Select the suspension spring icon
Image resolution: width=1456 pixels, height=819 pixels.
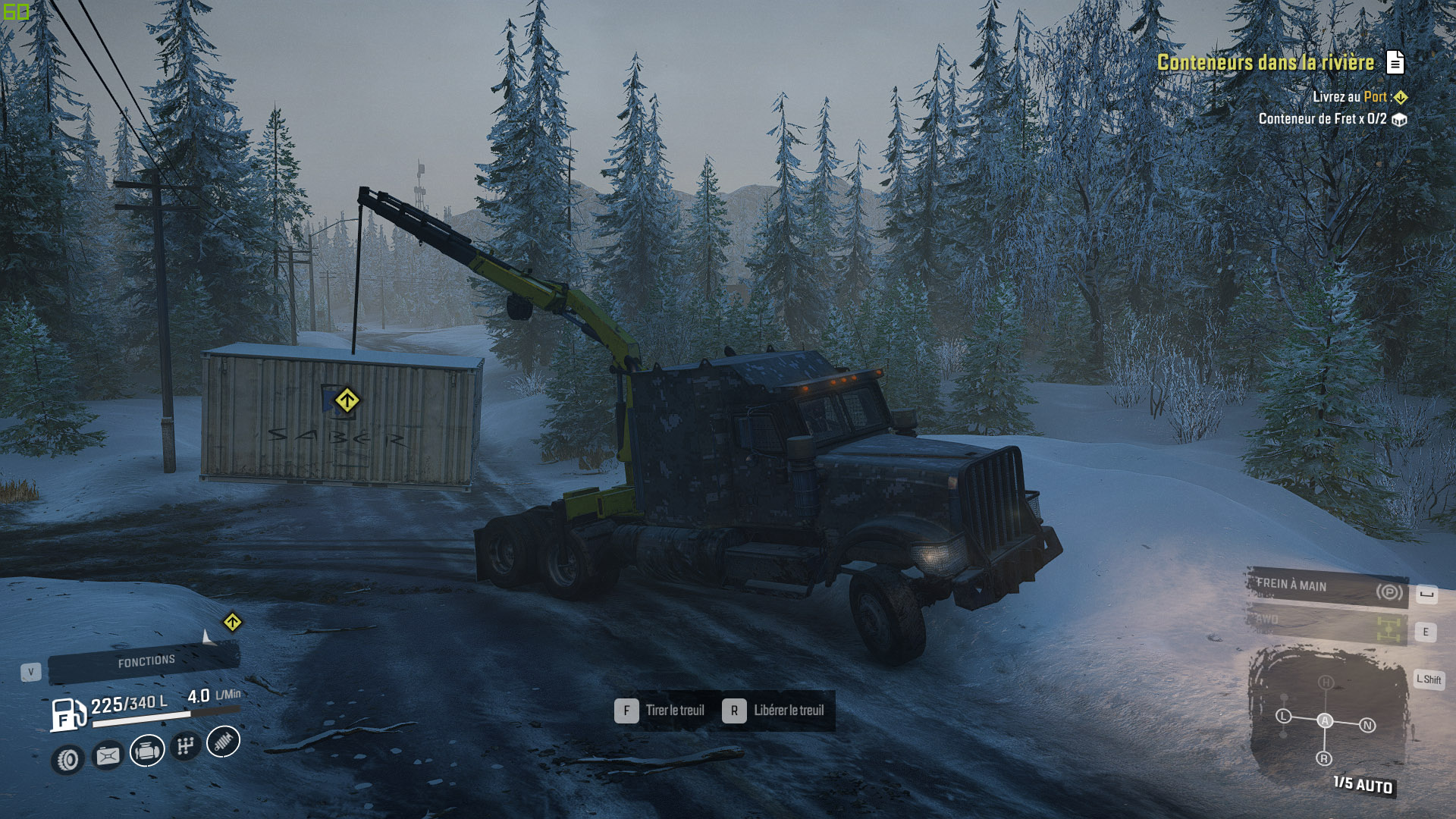point(223,742)
